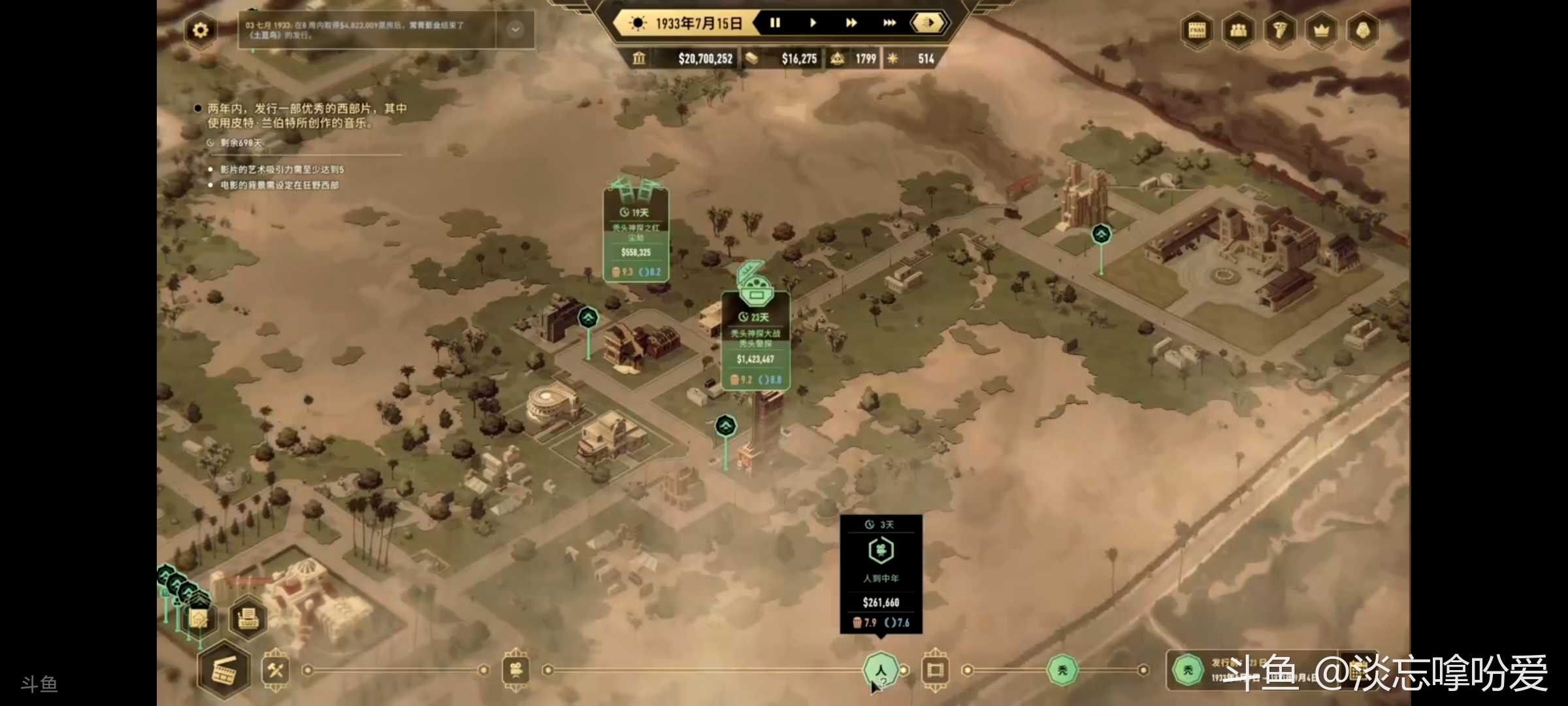Open the clapperboard production button
The width and height of the screenshot is (1568, 706).
[x=224, y=670]
